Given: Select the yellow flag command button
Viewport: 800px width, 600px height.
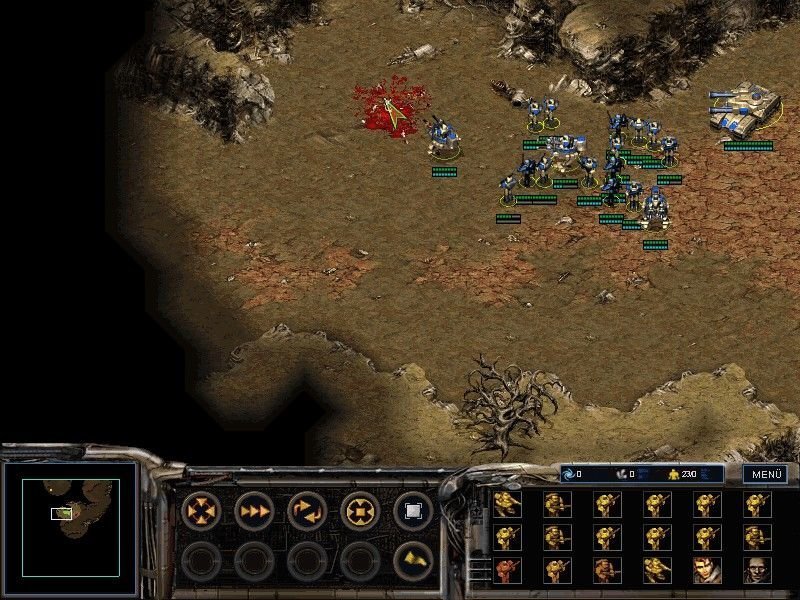Looking at the screenshot, I should click(x=413, y=561).
